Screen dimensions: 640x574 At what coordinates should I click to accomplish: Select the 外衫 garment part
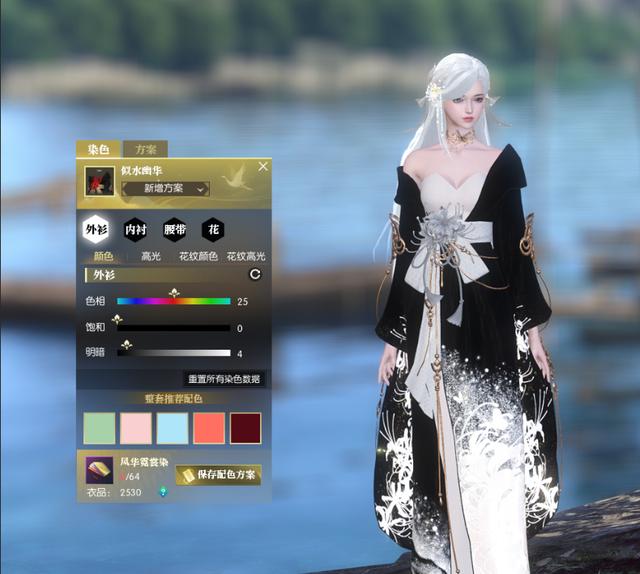pos(96,229)
